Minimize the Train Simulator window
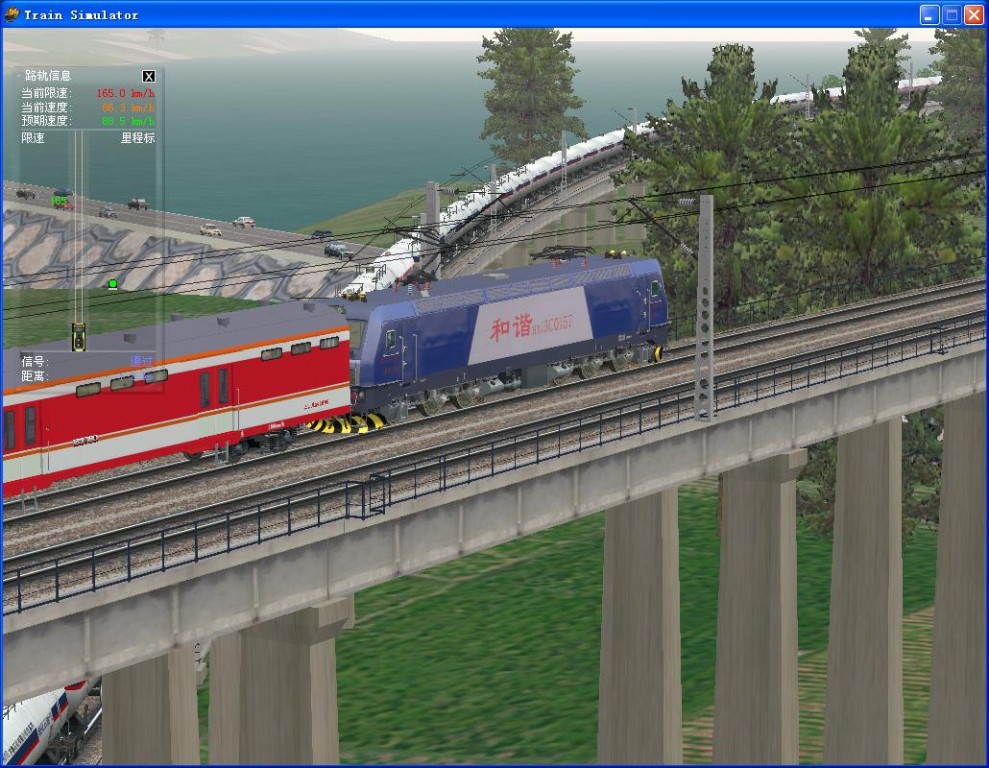 pyautogui.click(x=929, y=15)
